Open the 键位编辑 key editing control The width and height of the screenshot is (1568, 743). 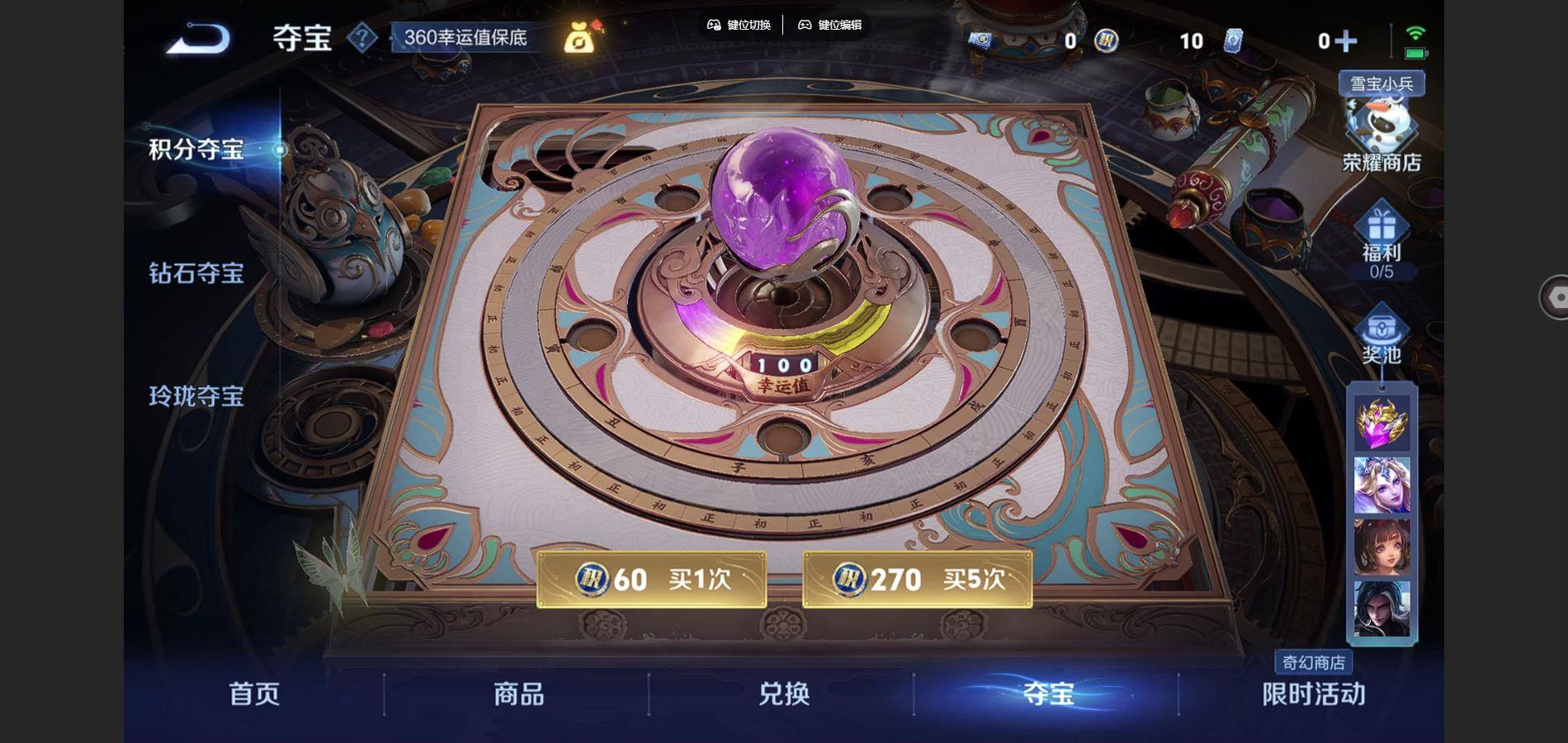click(835, 26)
